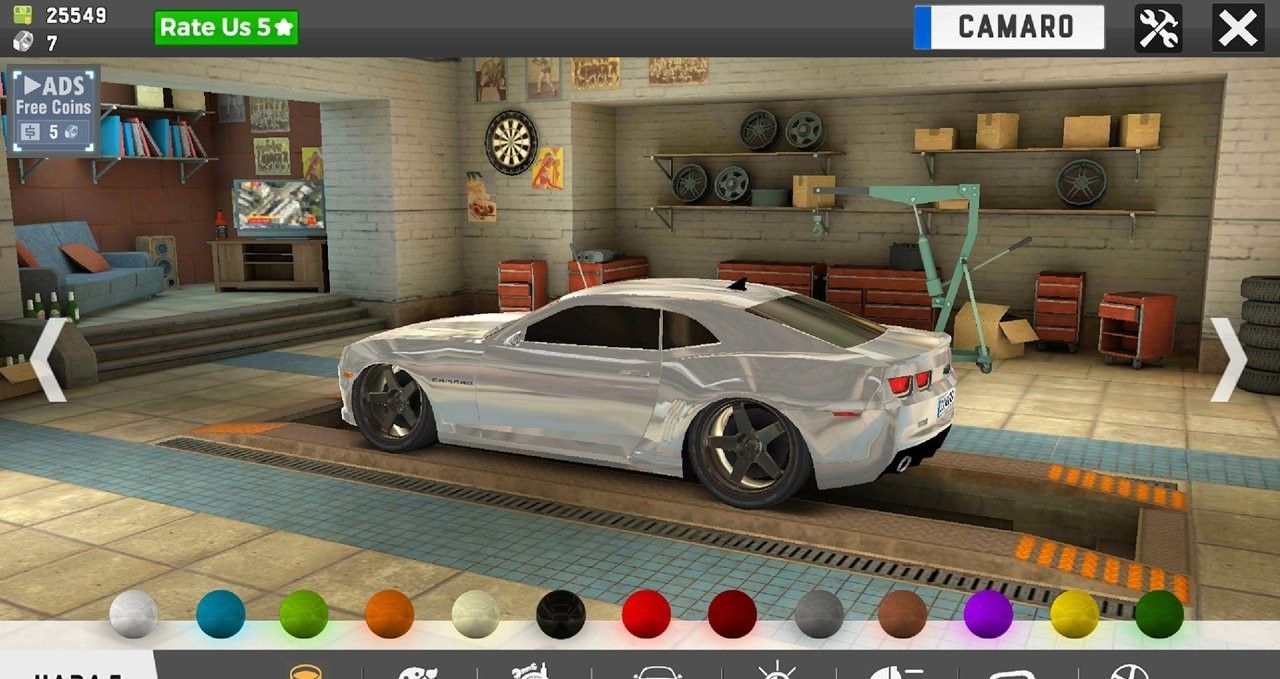1280x679 pixels.
Task: Choose the silver chrome paint color
Action: coord(133,614)
